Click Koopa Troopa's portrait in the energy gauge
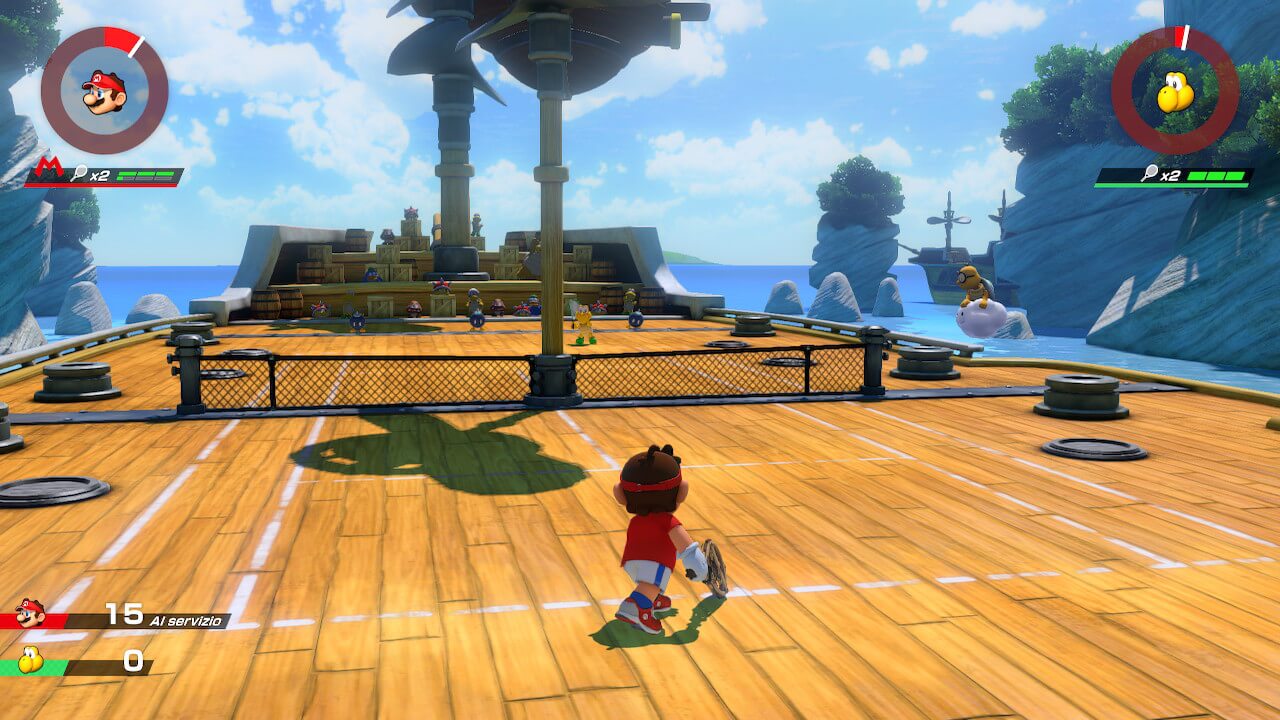Image resolution: width=1280 pixels, height=720 pixels. coord(1175,92)
